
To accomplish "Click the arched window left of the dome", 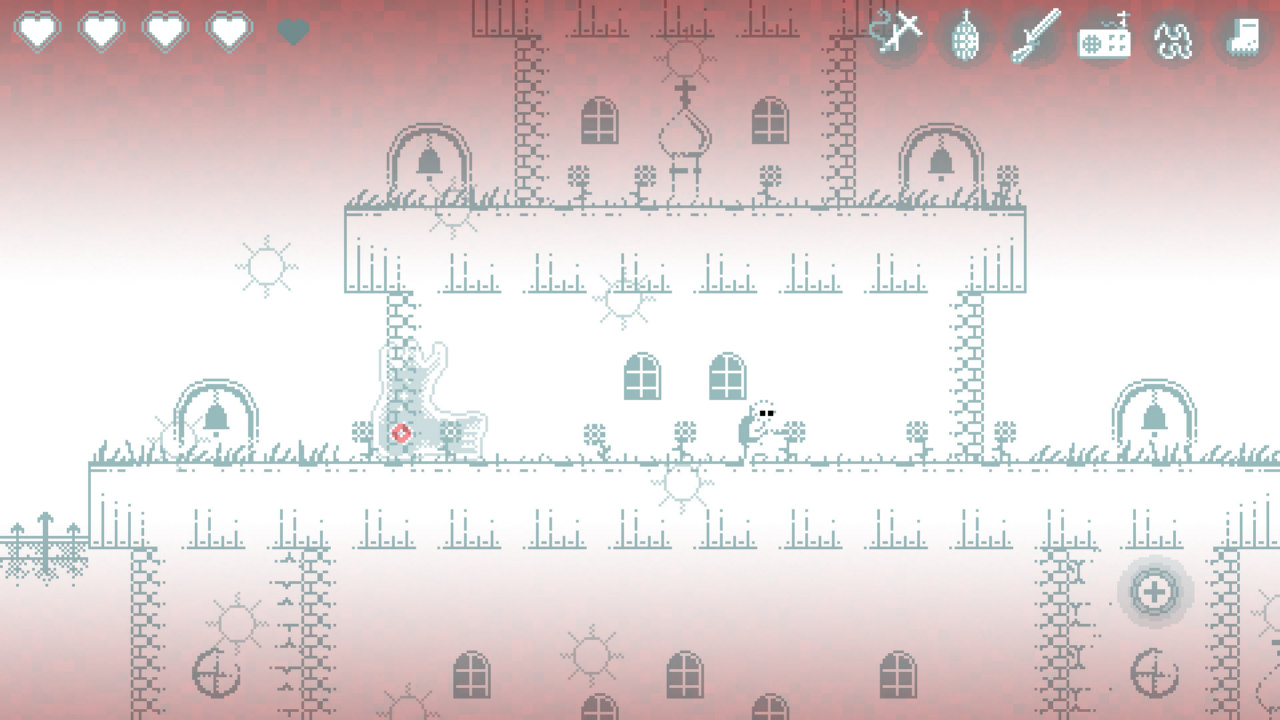I will point(597,118).
